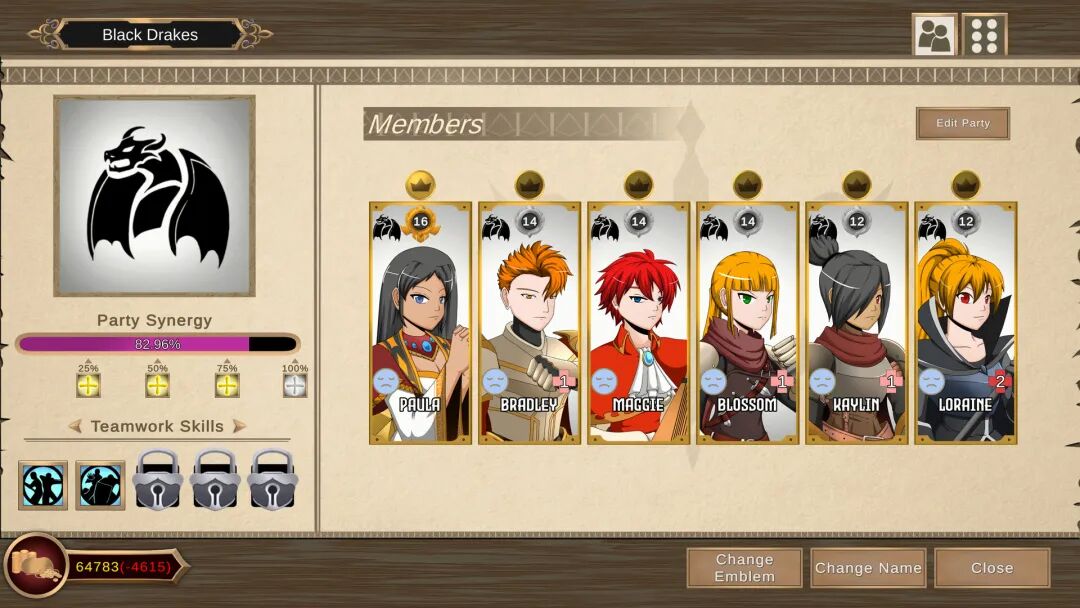Click the two-people party view icon
This screenshot has height=608, width=1080.
pyautogui.click(x=934, y=35)
